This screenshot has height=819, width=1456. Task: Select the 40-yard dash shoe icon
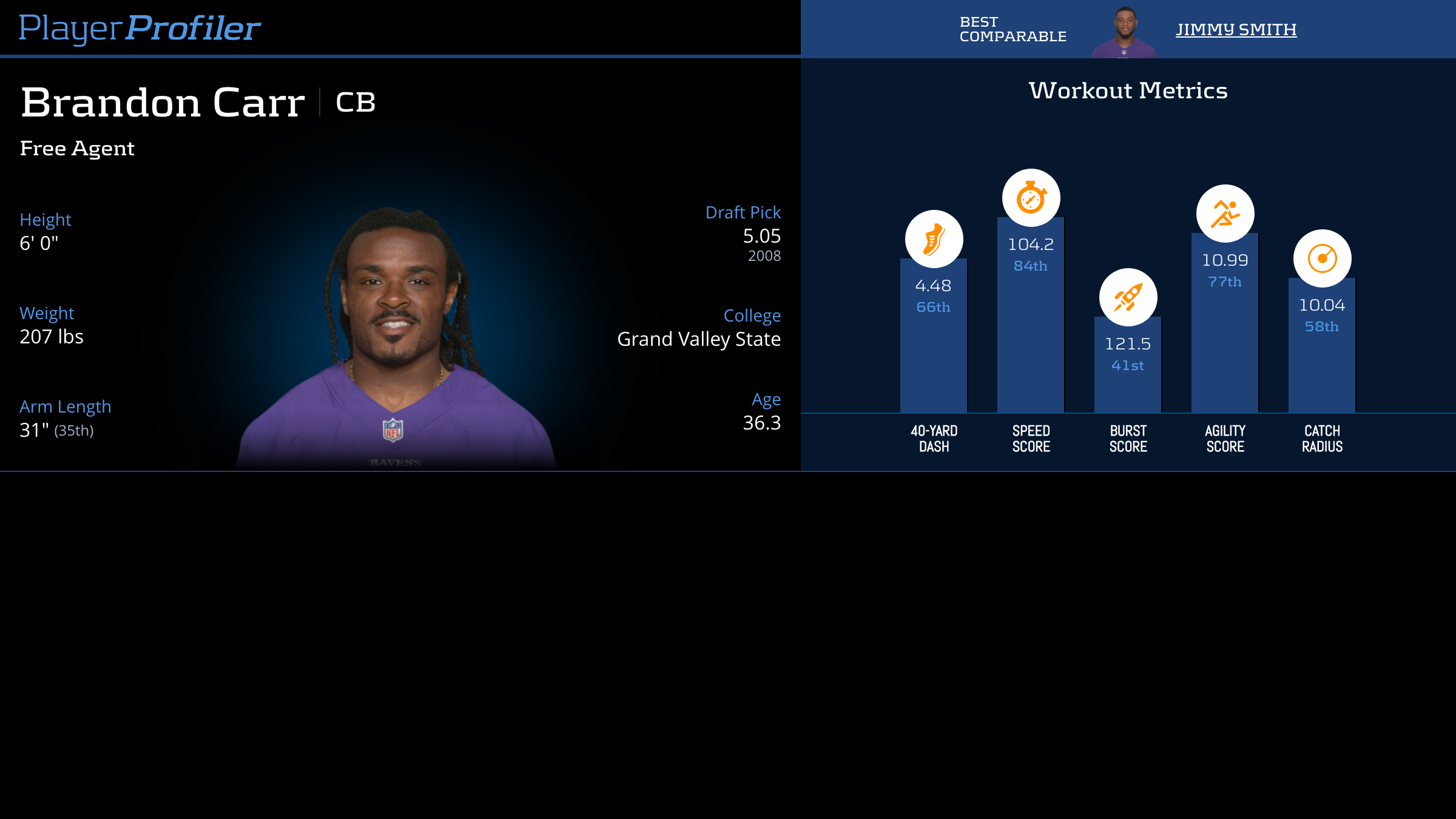(x=934, y=239)
